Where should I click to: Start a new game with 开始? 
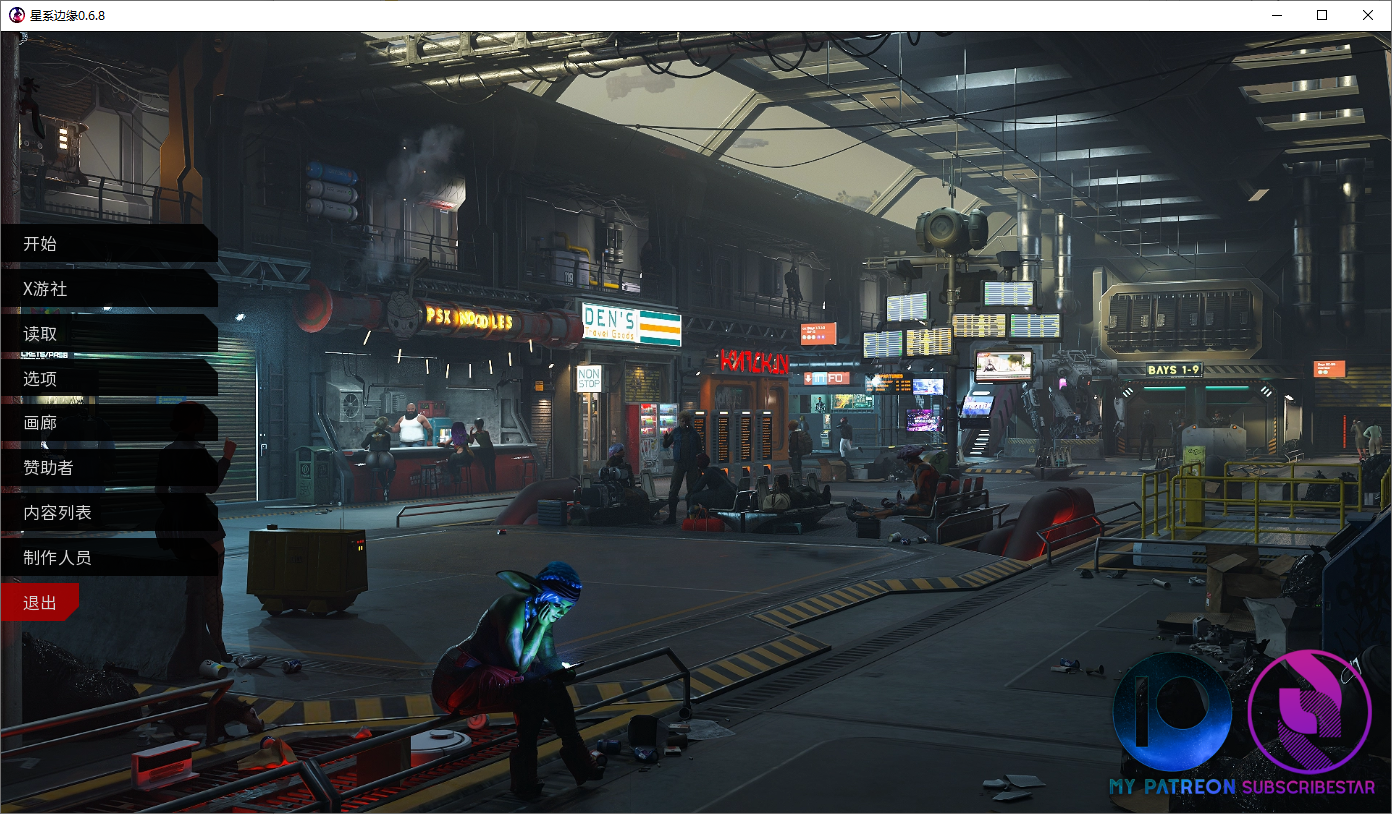coord(40,244)
